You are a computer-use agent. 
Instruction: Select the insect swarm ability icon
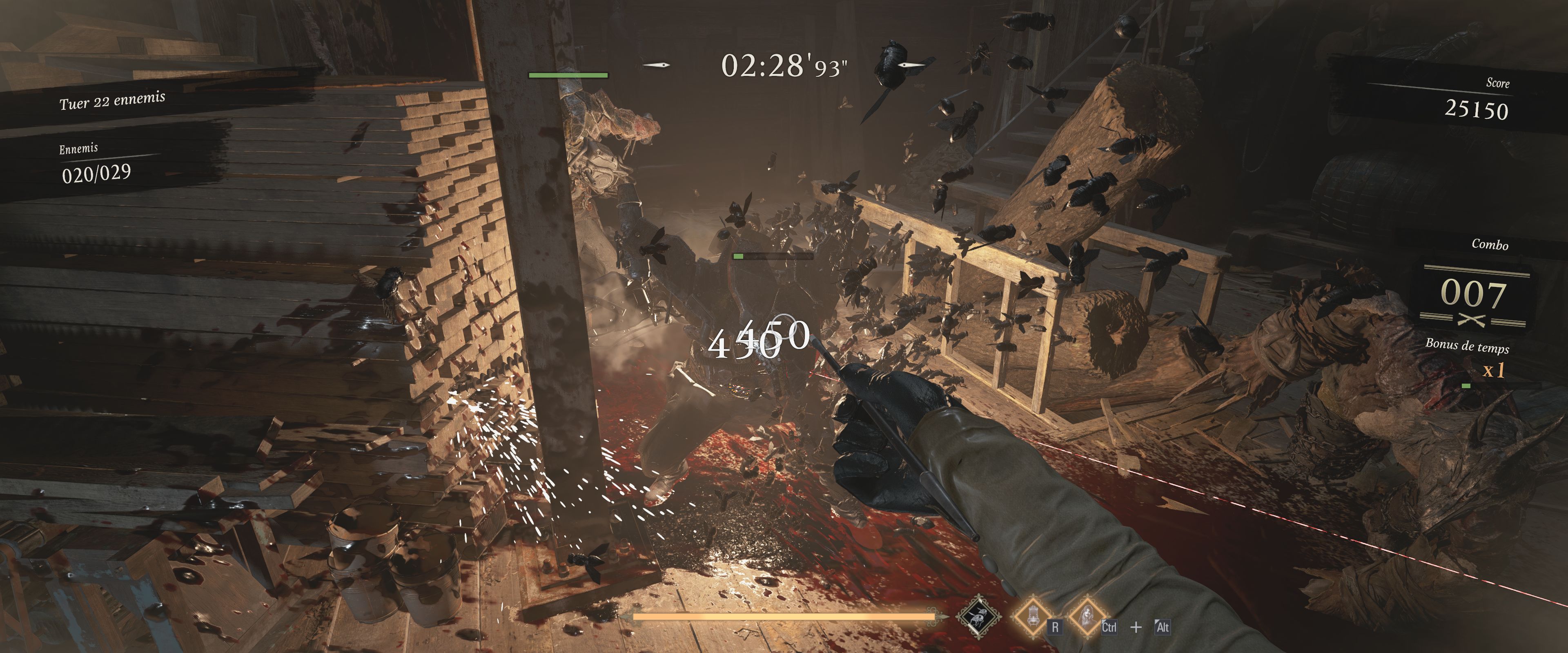tap(978, 616)
